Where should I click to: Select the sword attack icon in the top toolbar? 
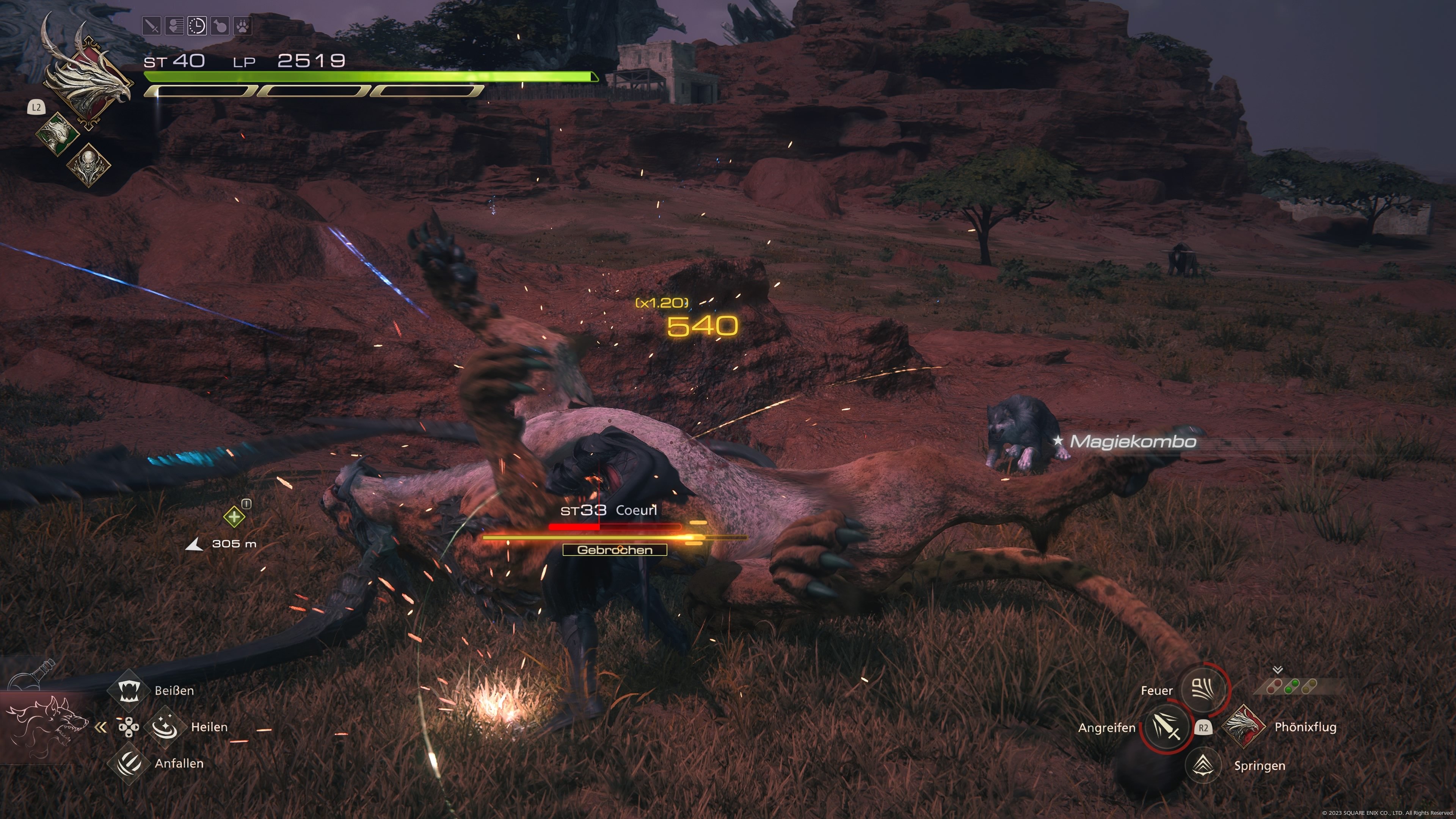(152, 25)
